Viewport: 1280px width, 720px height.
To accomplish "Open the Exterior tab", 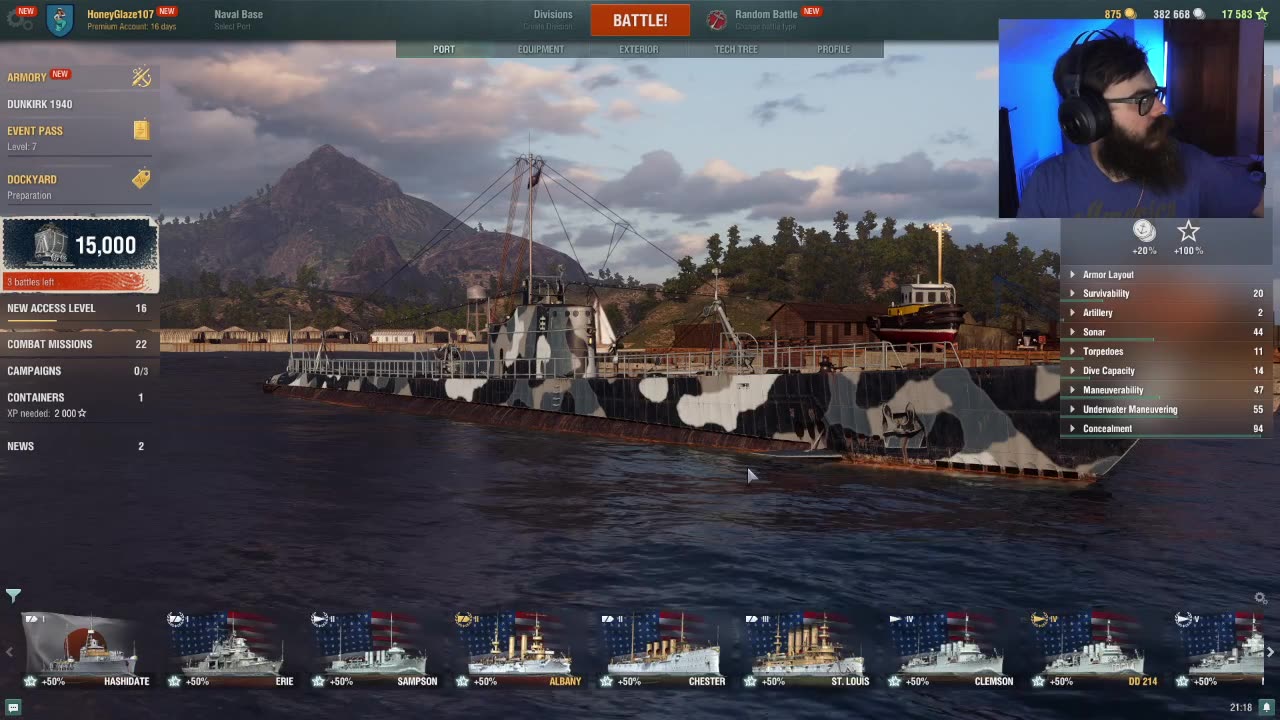I will click(638, 49).
